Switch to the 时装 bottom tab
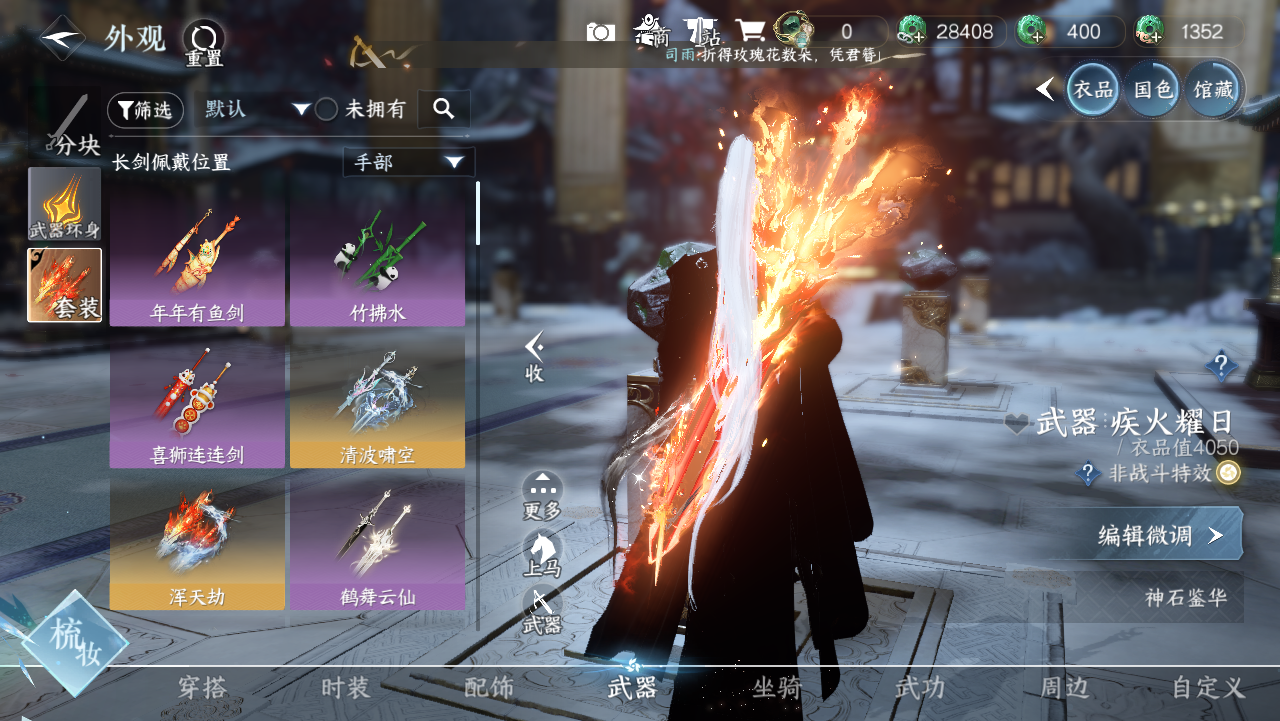The image size is (1280, 721). pyautogui.click(x=346, y=688)
